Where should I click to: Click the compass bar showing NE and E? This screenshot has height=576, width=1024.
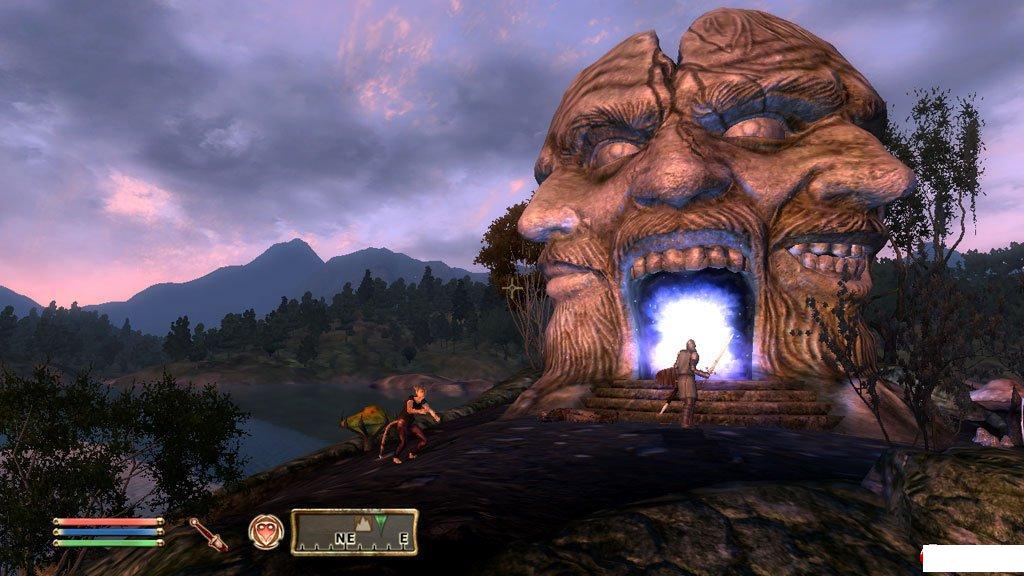(x=354, y=532)
